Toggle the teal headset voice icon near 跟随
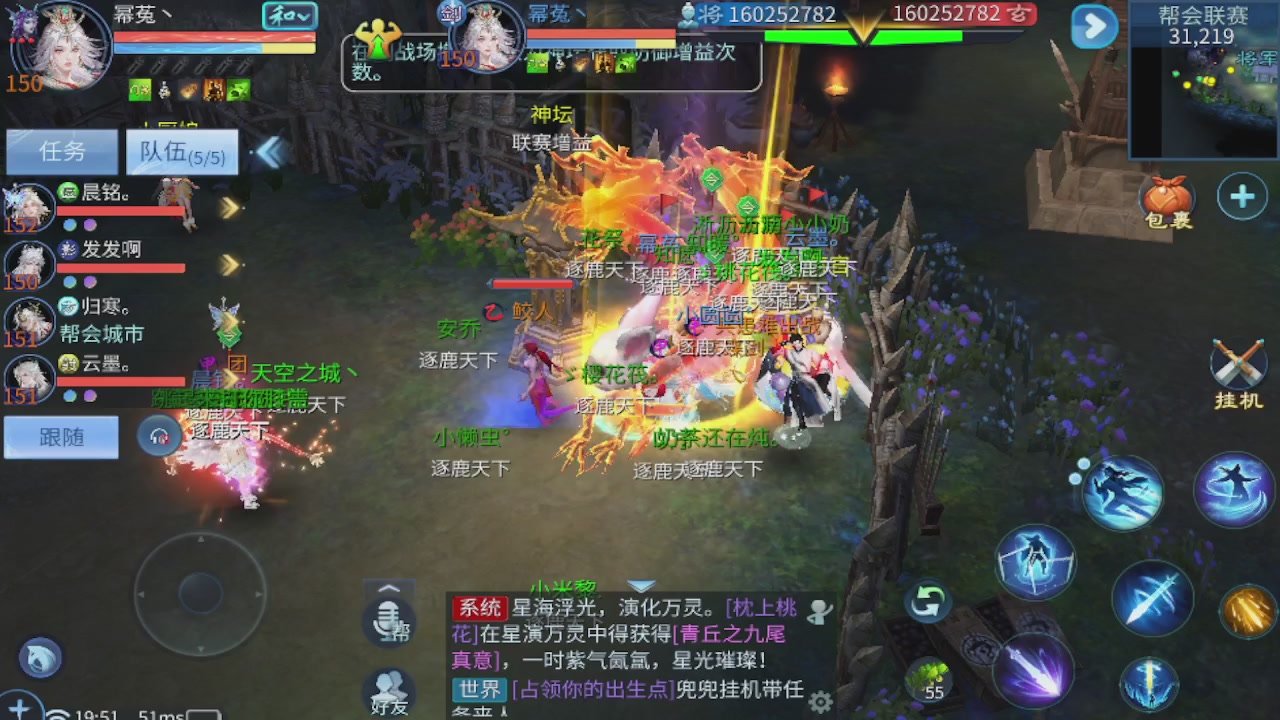 [158, 436]
